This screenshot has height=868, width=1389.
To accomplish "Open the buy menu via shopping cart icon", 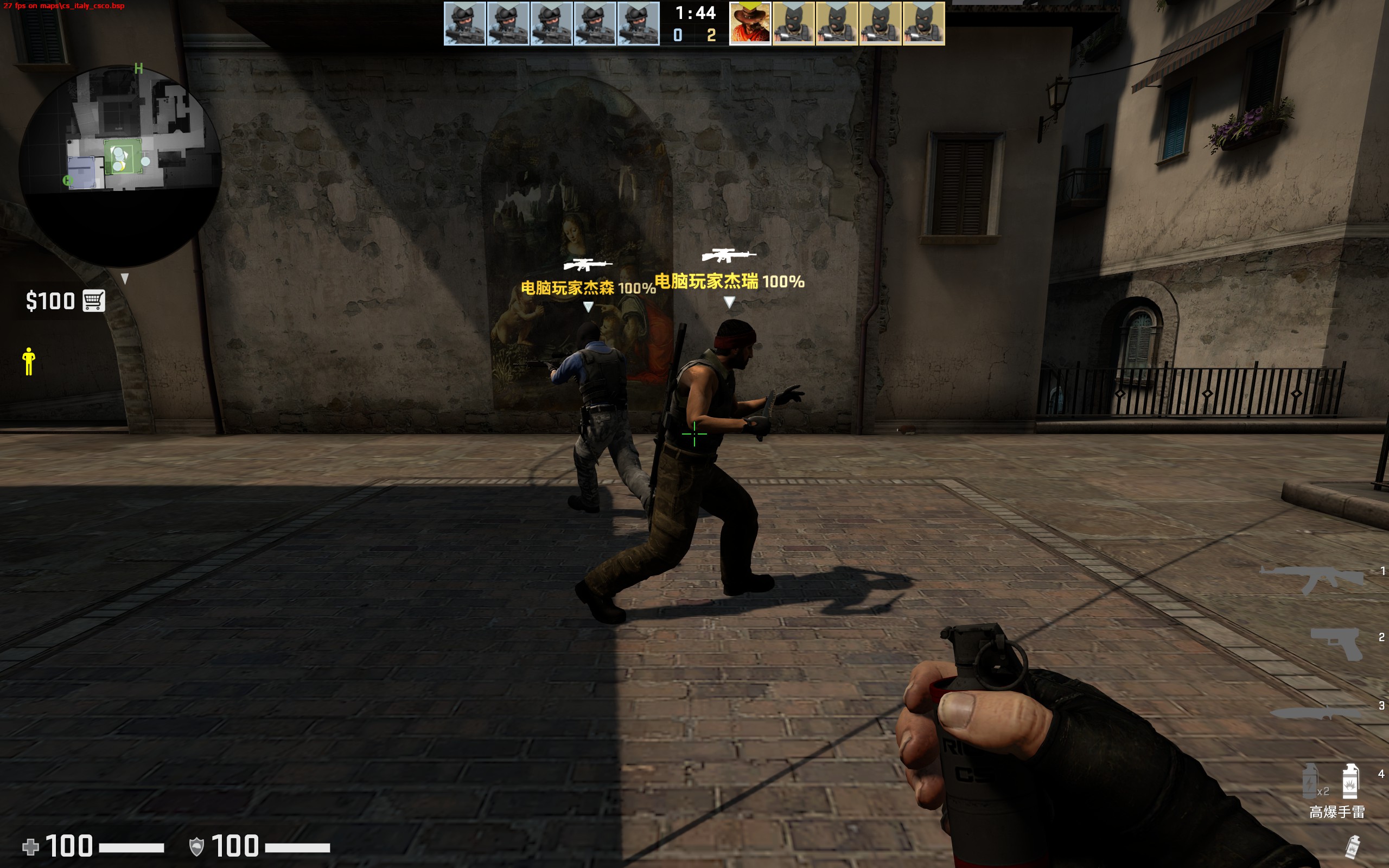I will [x=93, y=301].
